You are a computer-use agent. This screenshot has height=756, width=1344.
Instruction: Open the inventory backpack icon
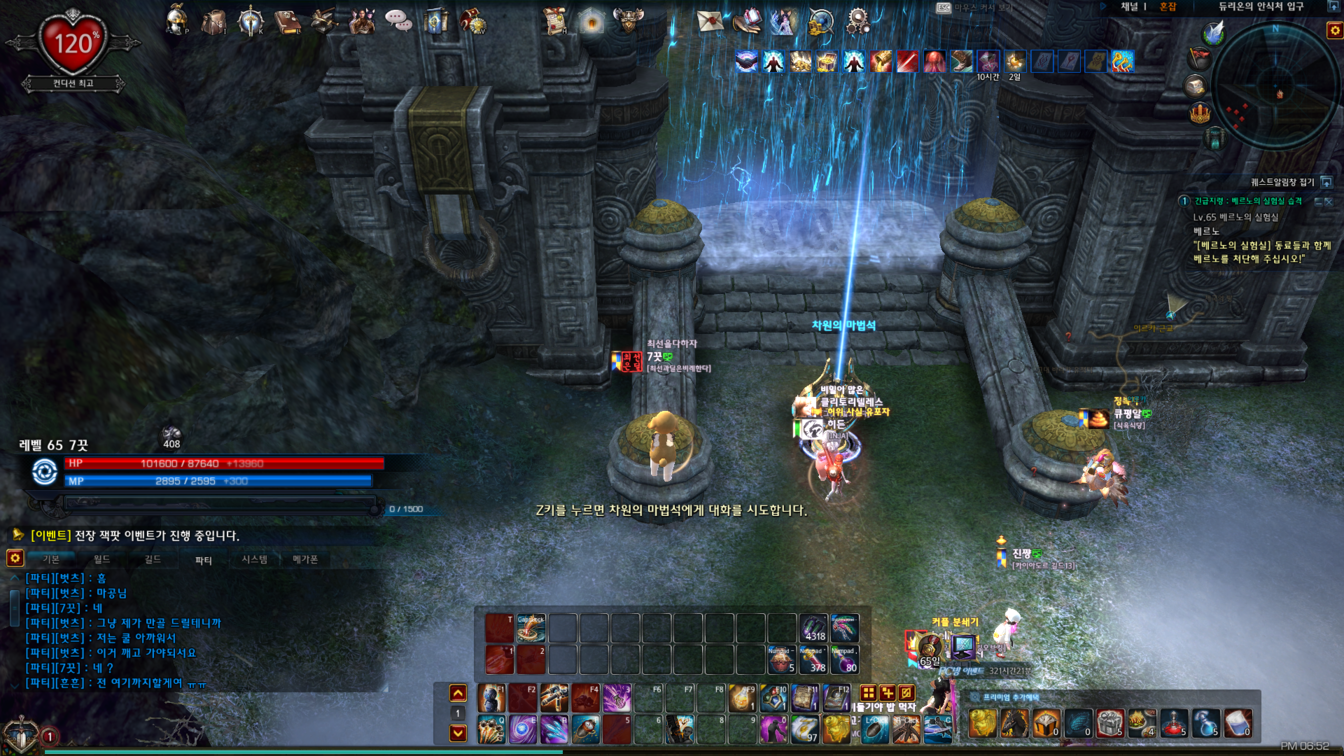pyautogui.click(x=214, y=21)
